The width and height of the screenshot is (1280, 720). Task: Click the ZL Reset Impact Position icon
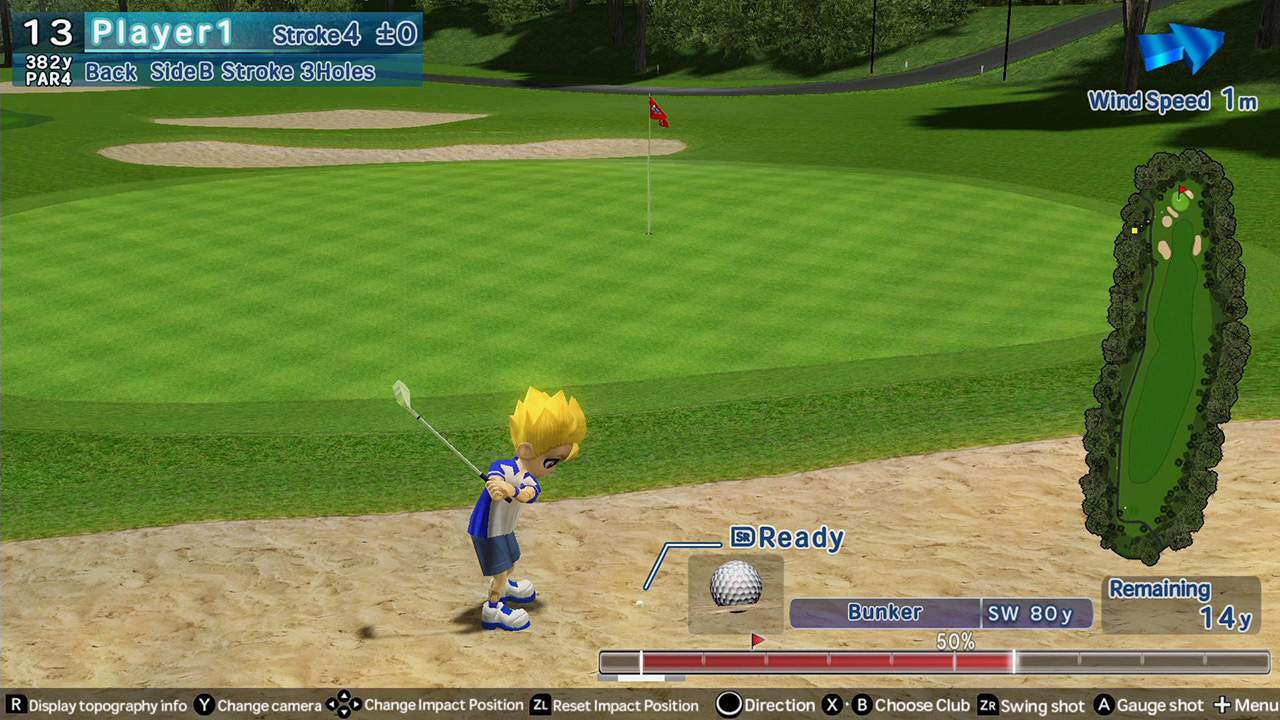coord(541,705)
